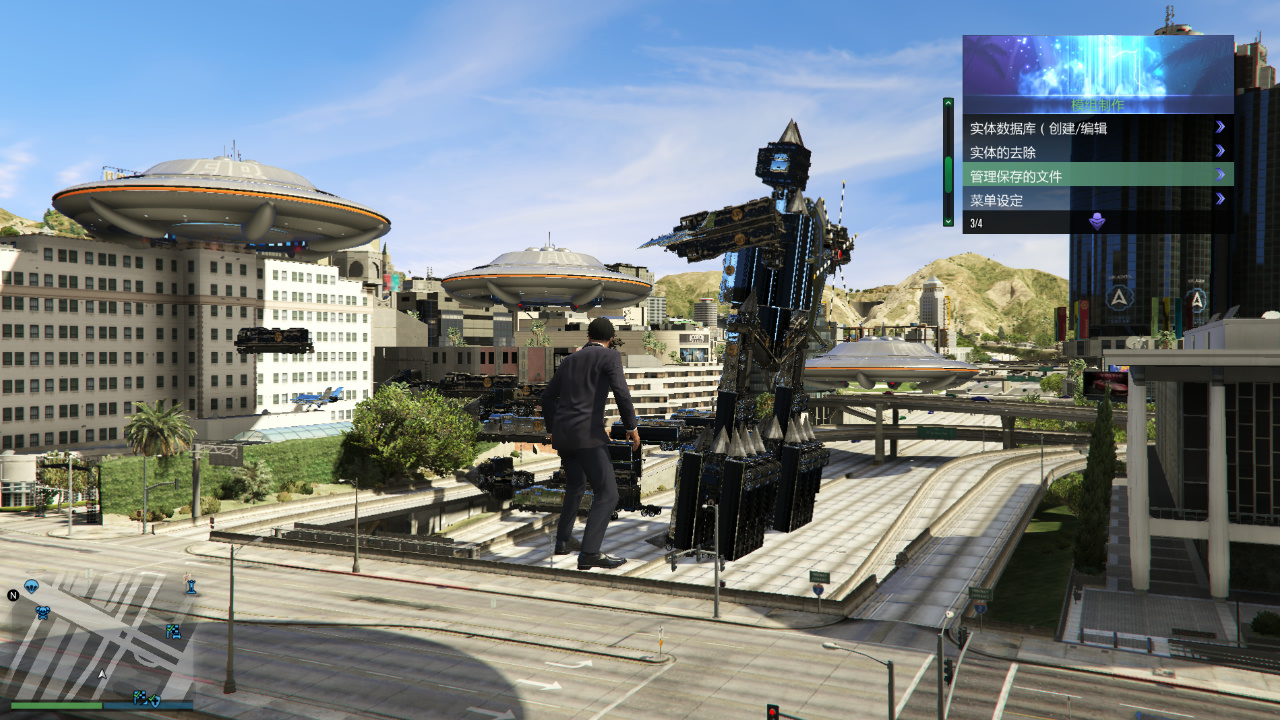
Task: Click the shield armor blip above the stat bar
Action: point(156,702)
